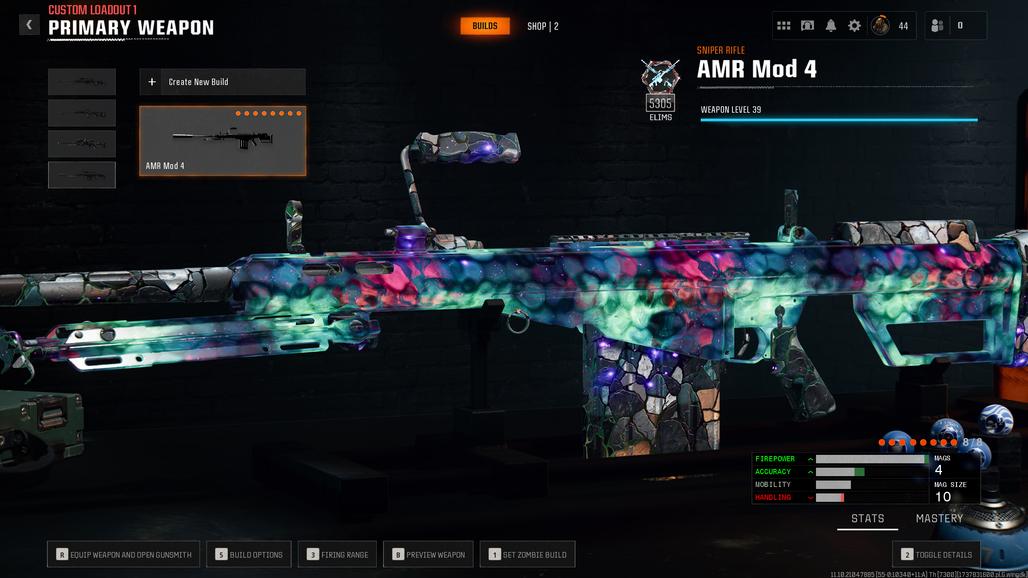Open settings via the gear icon
Screen dimensions: 1028x578
(854, 26)
